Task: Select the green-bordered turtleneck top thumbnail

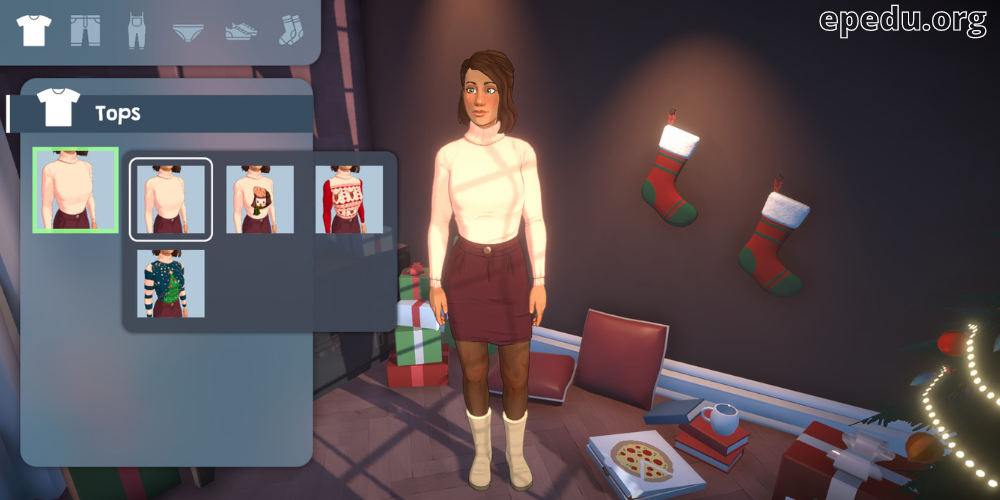Action: point(76,190)
